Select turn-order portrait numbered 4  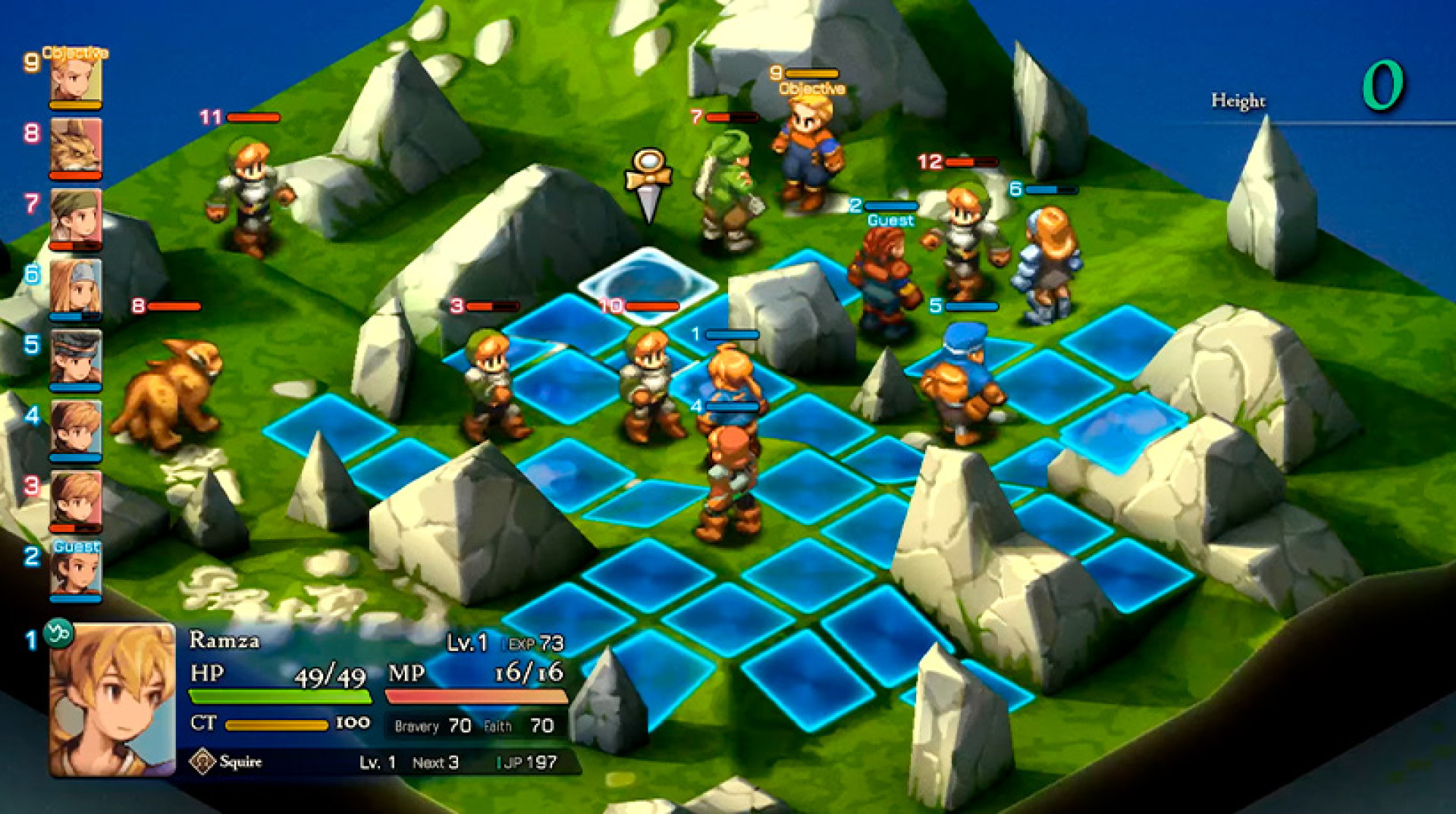coord(76,427)
